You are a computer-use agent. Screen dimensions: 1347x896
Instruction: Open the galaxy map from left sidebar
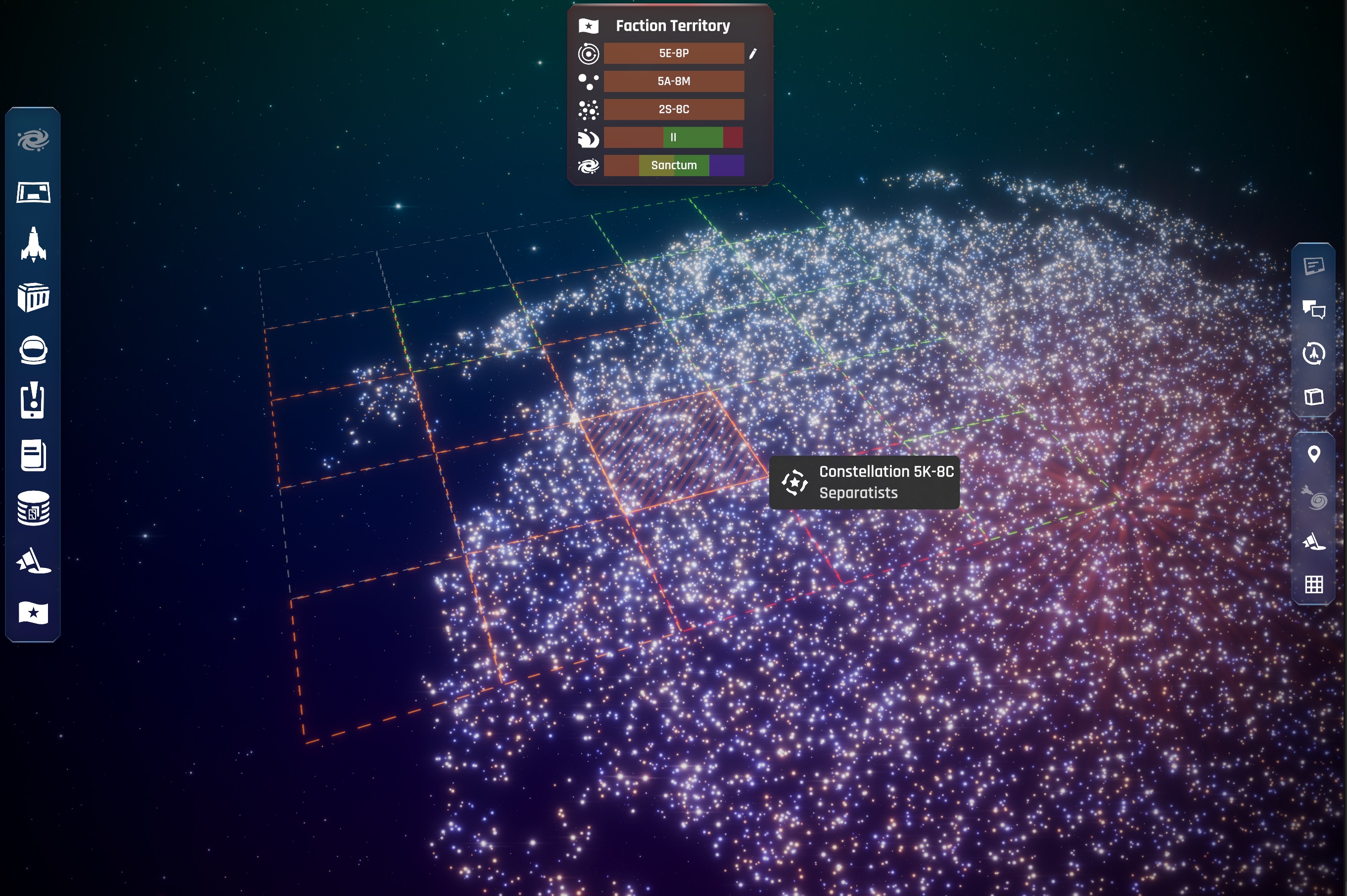(33, 140)
